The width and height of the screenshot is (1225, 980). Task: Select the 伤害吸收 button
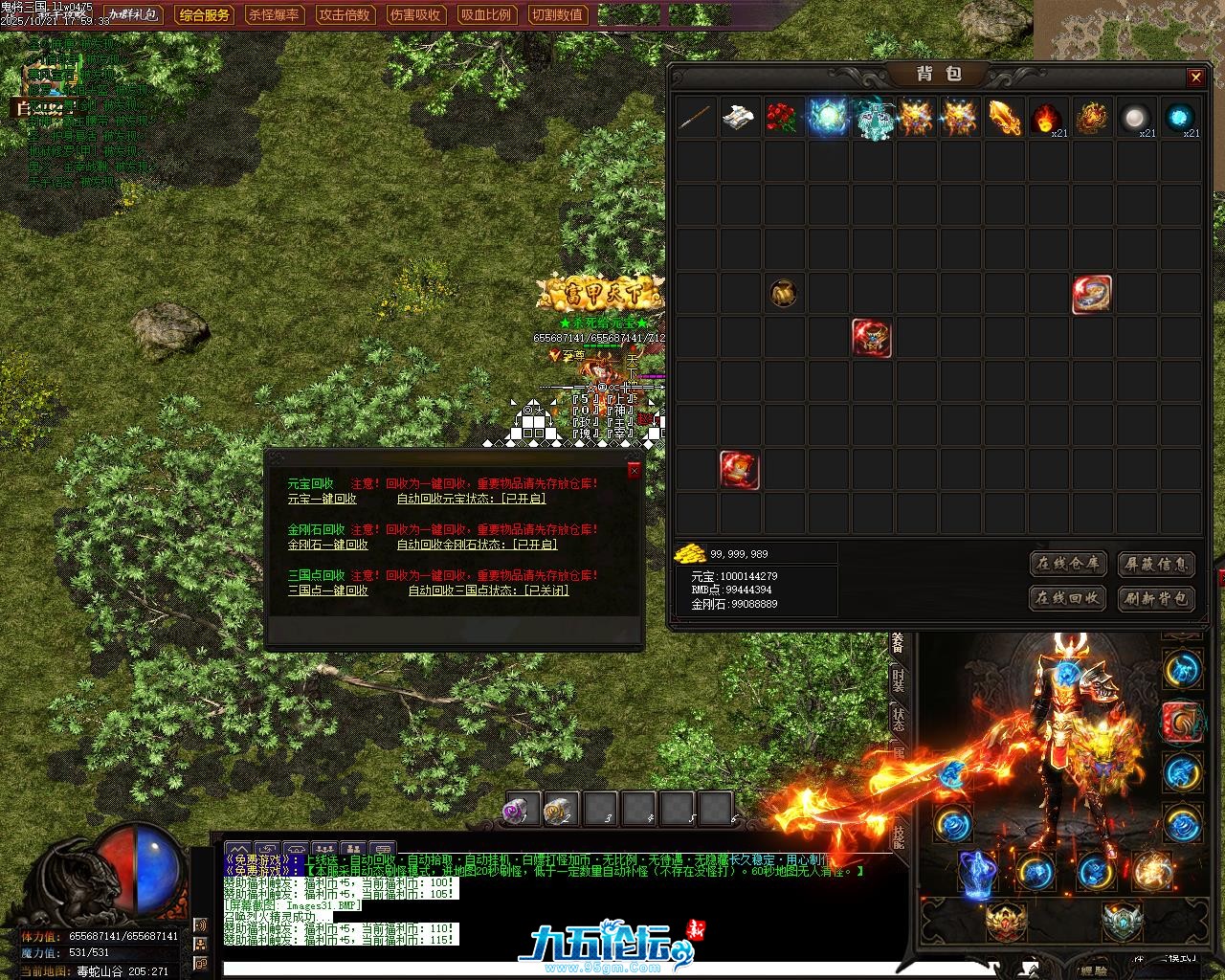coord(415,15)
